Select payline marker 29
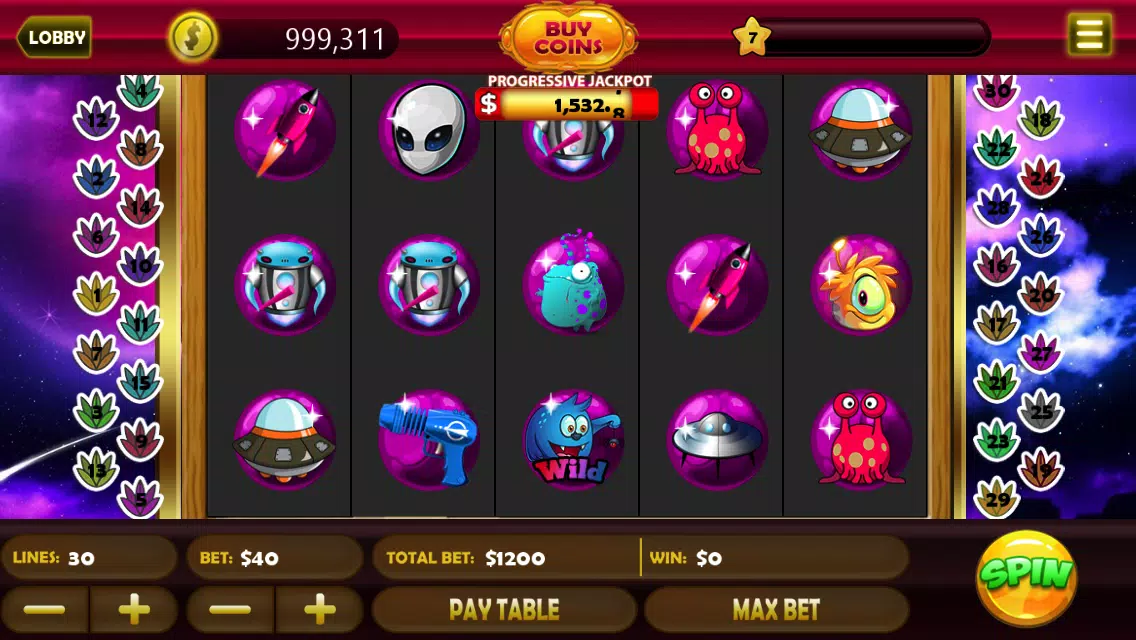 tap(997, 497)
